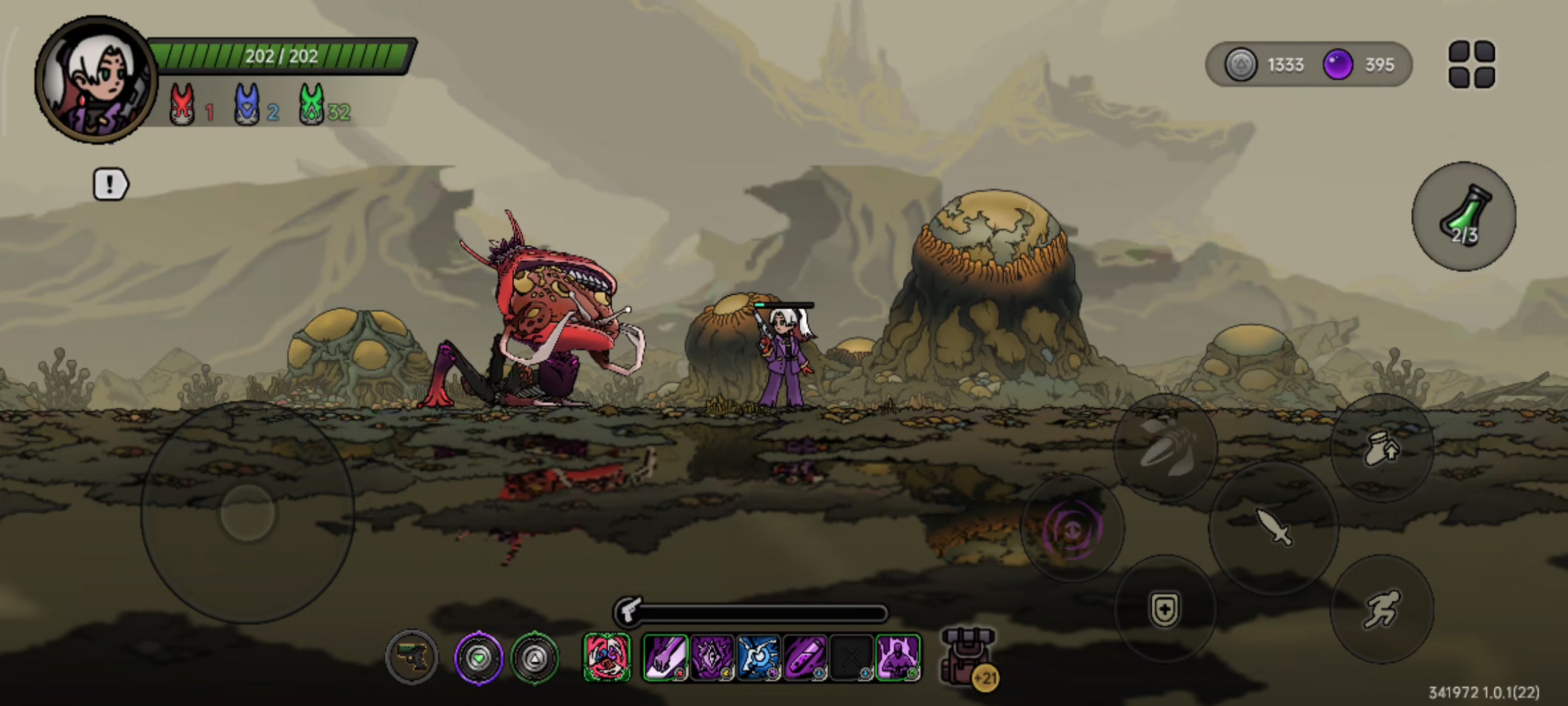Tap the purple-ringed green heart medallion

coord(479,657)
